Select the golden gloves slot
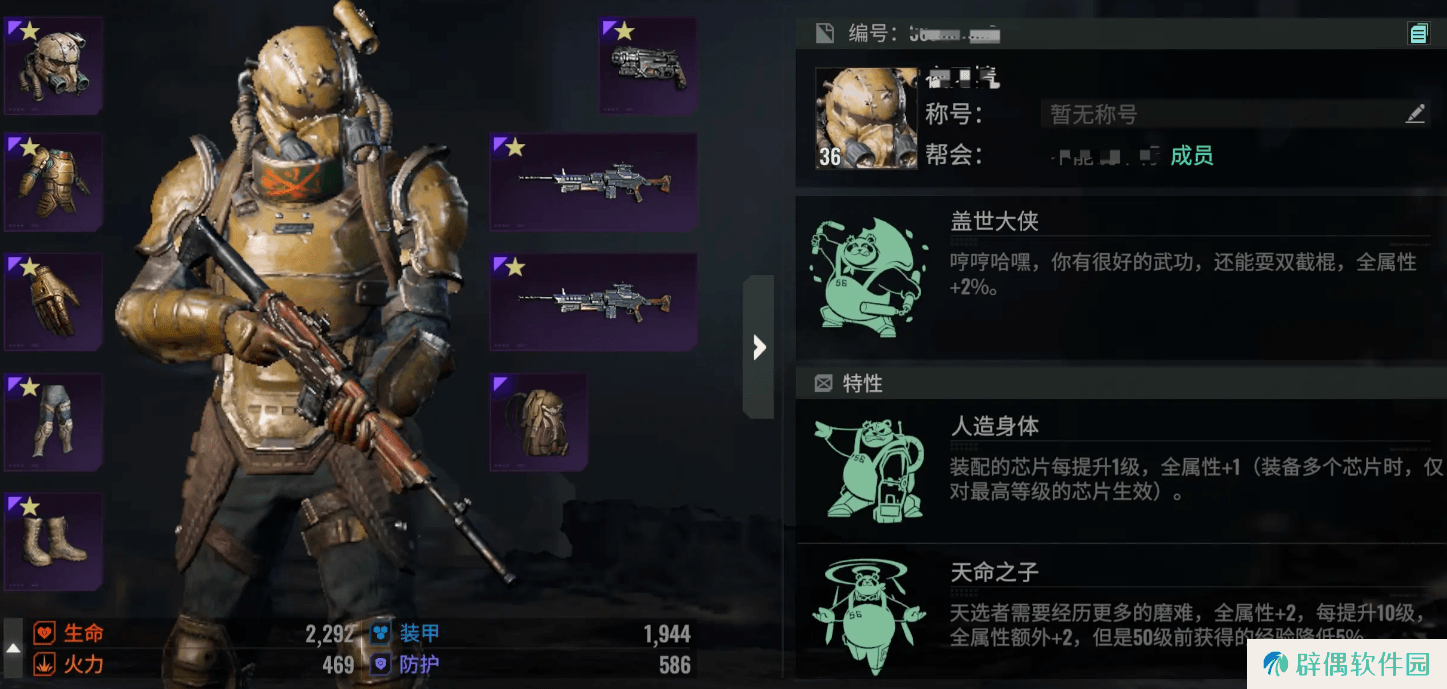The height and width of the screenshot is (689, 1447). 54,302
